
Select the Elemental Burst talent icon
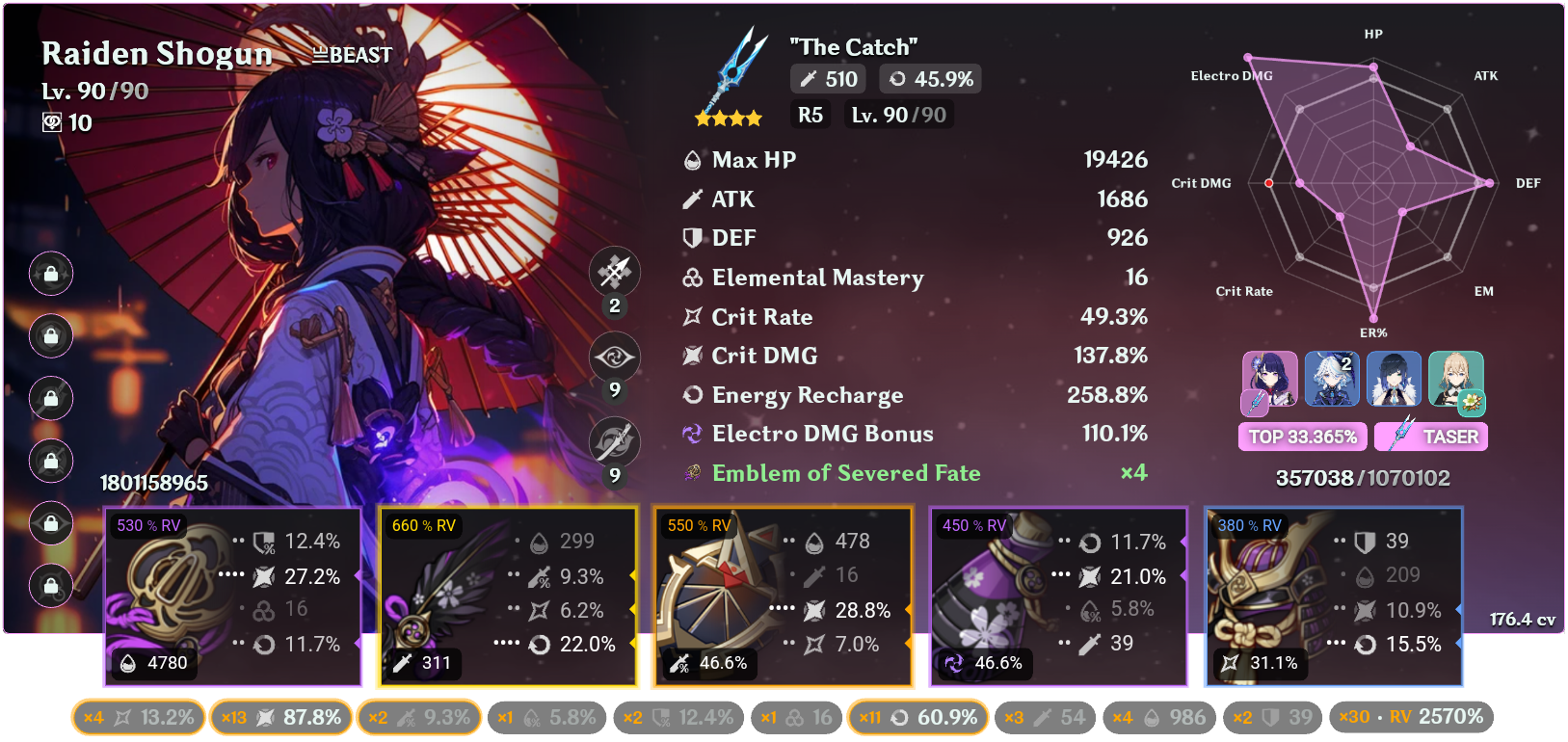[x=614, y=440]
